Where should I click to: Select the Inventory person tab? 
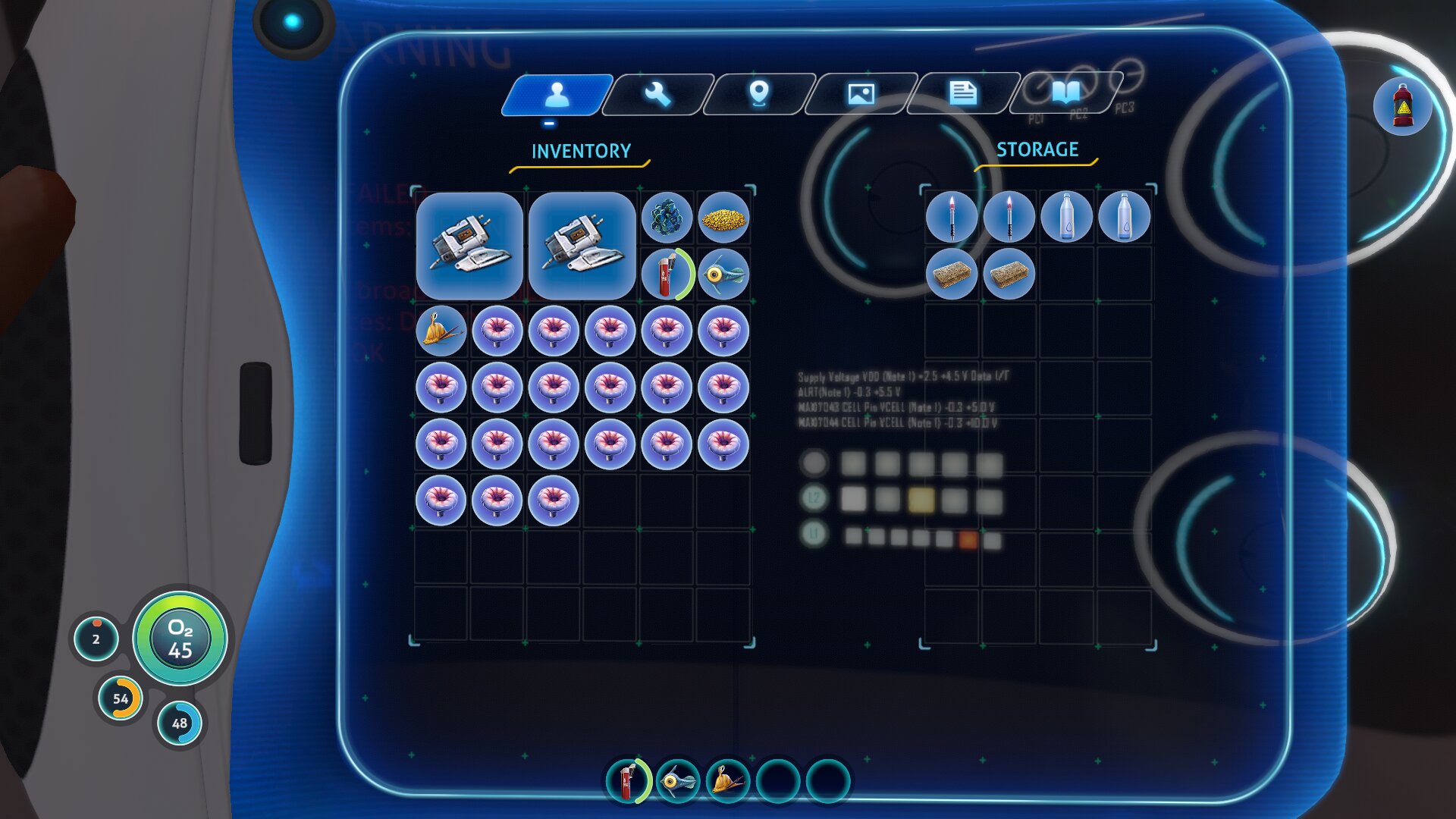click(557, 94)
